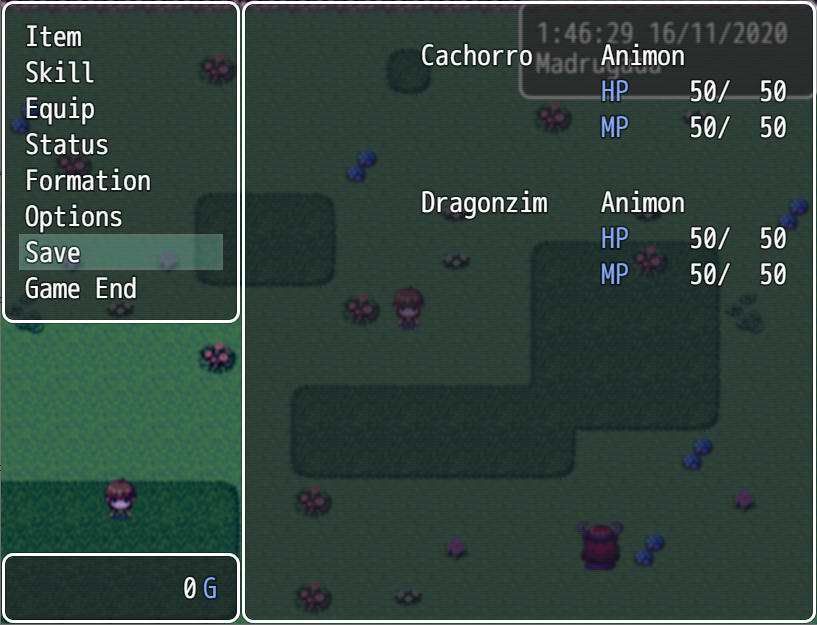The height and width of the screenshot is (625, 817).
Task: Go to Options
Action: [x=73, y=217]
